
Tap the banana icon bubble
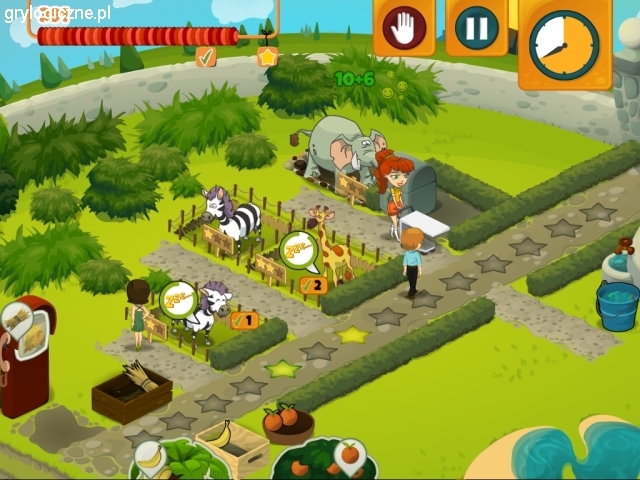(x=149, y=455)
